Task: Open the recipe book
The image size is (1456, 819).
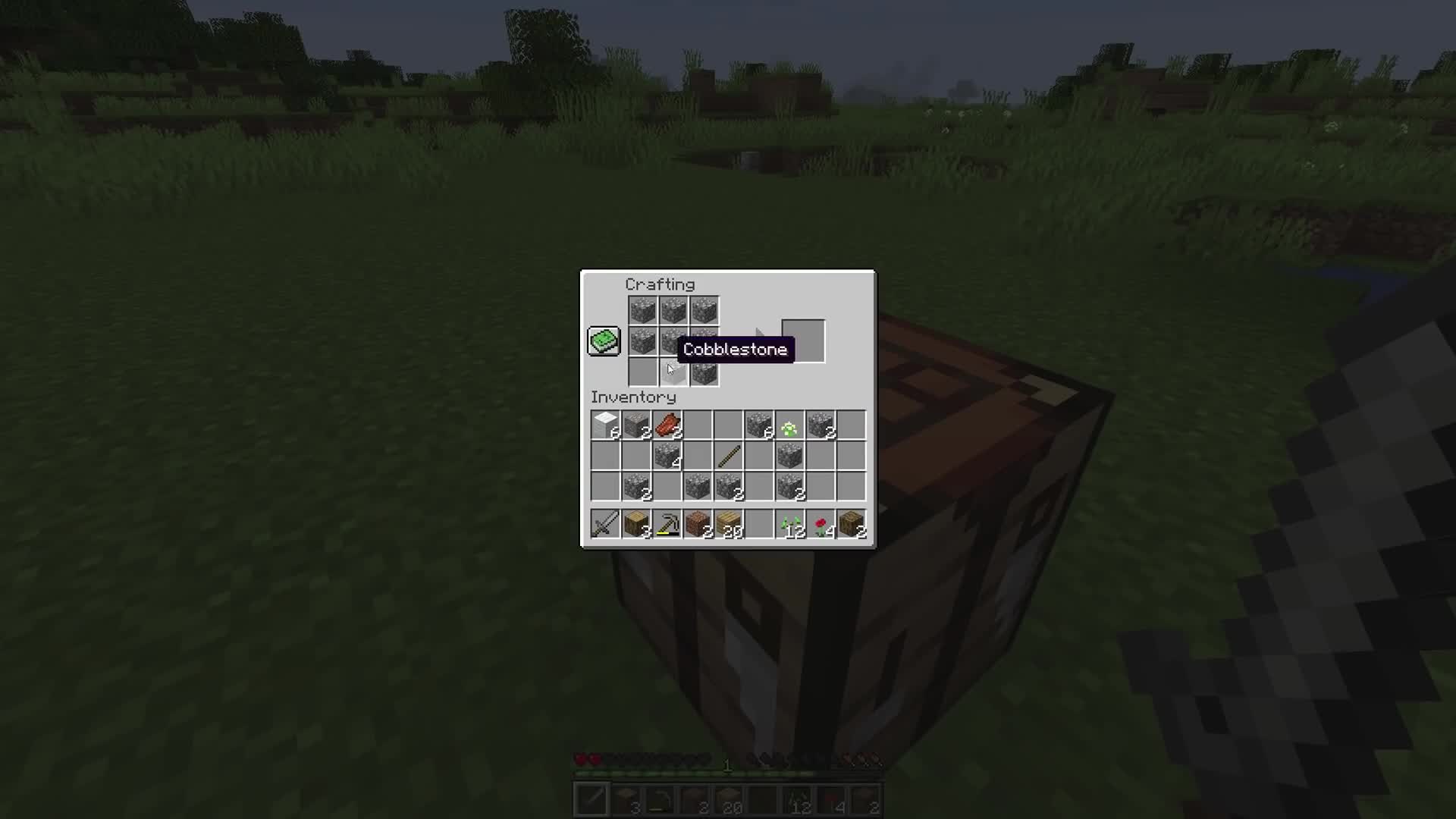Action: 603,340
